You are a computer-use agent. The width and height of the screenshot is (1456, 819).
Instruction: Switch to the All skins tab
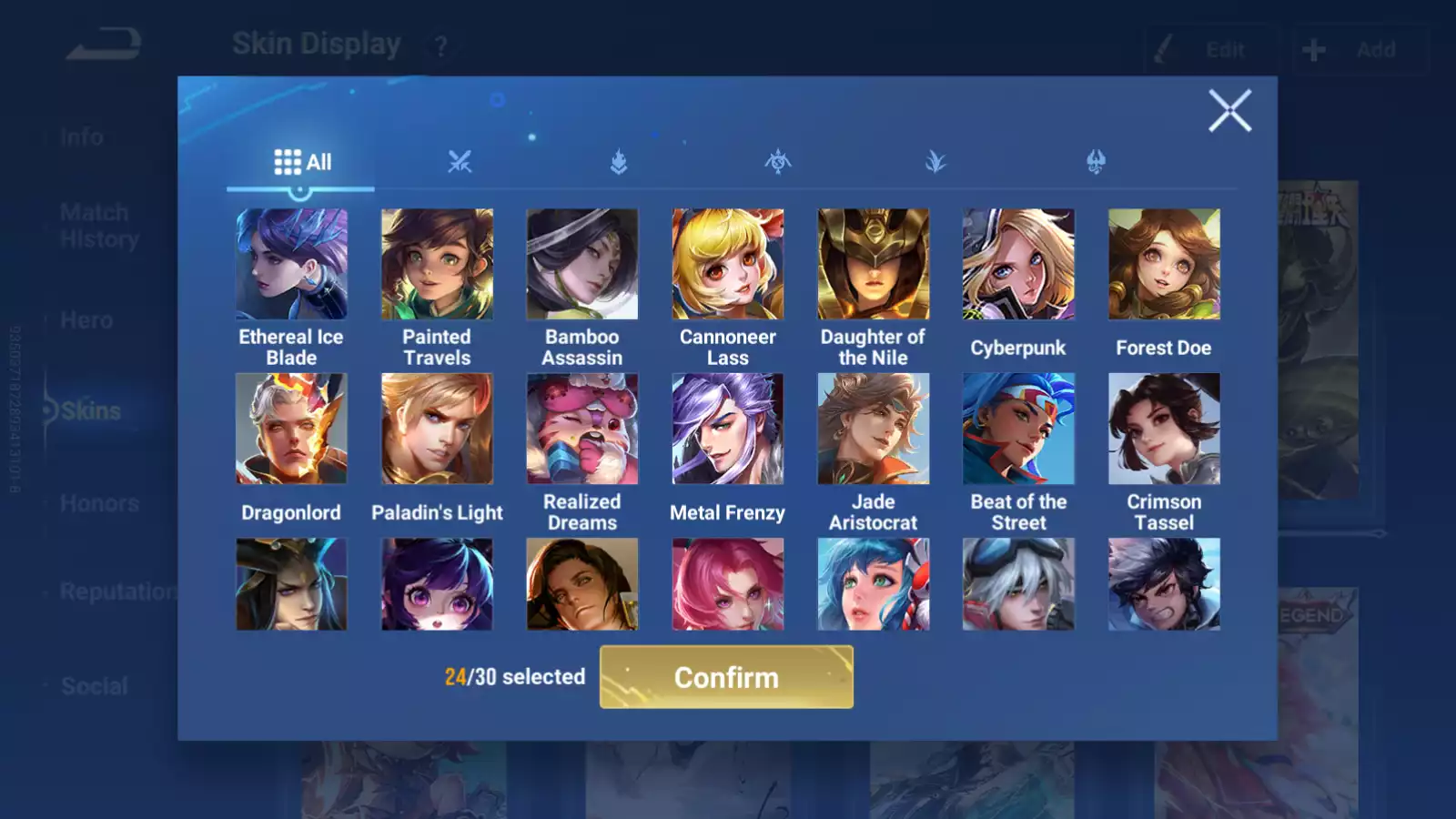pyautogui.click(x=302, y=162)
